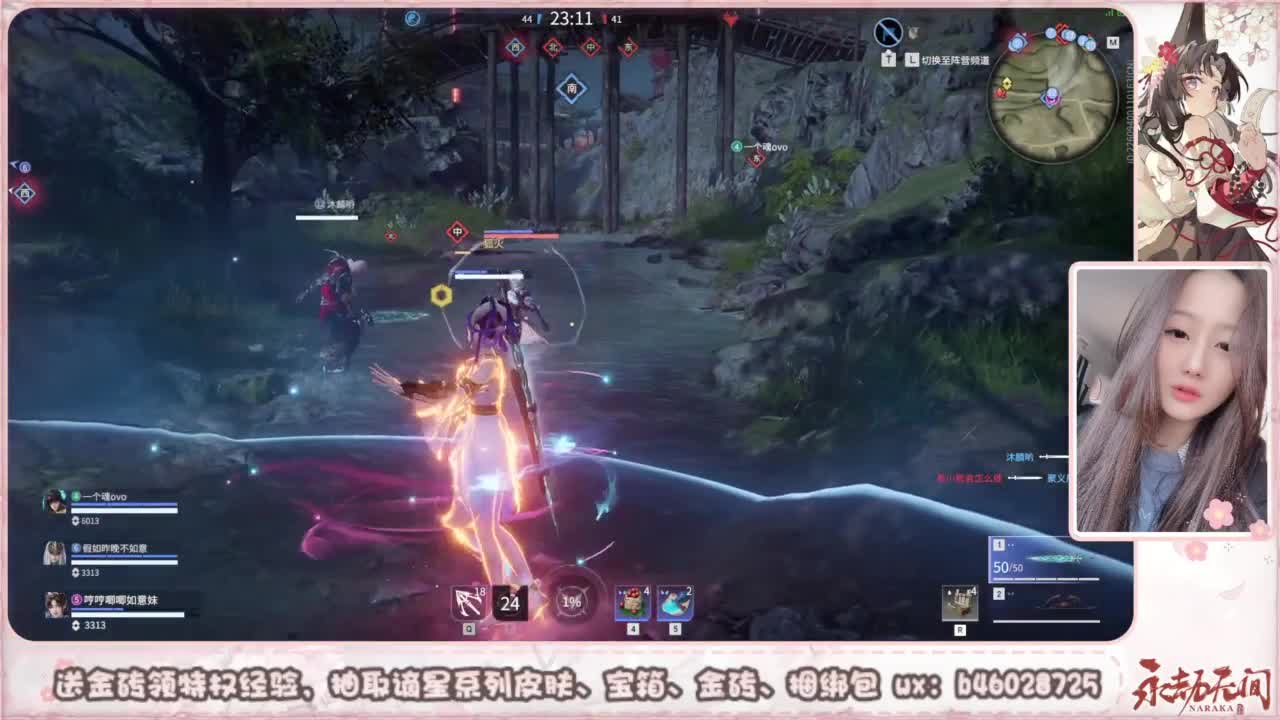
Task: Switch to faction channel via 切换至阵营频道
Action: pos(955,59)
